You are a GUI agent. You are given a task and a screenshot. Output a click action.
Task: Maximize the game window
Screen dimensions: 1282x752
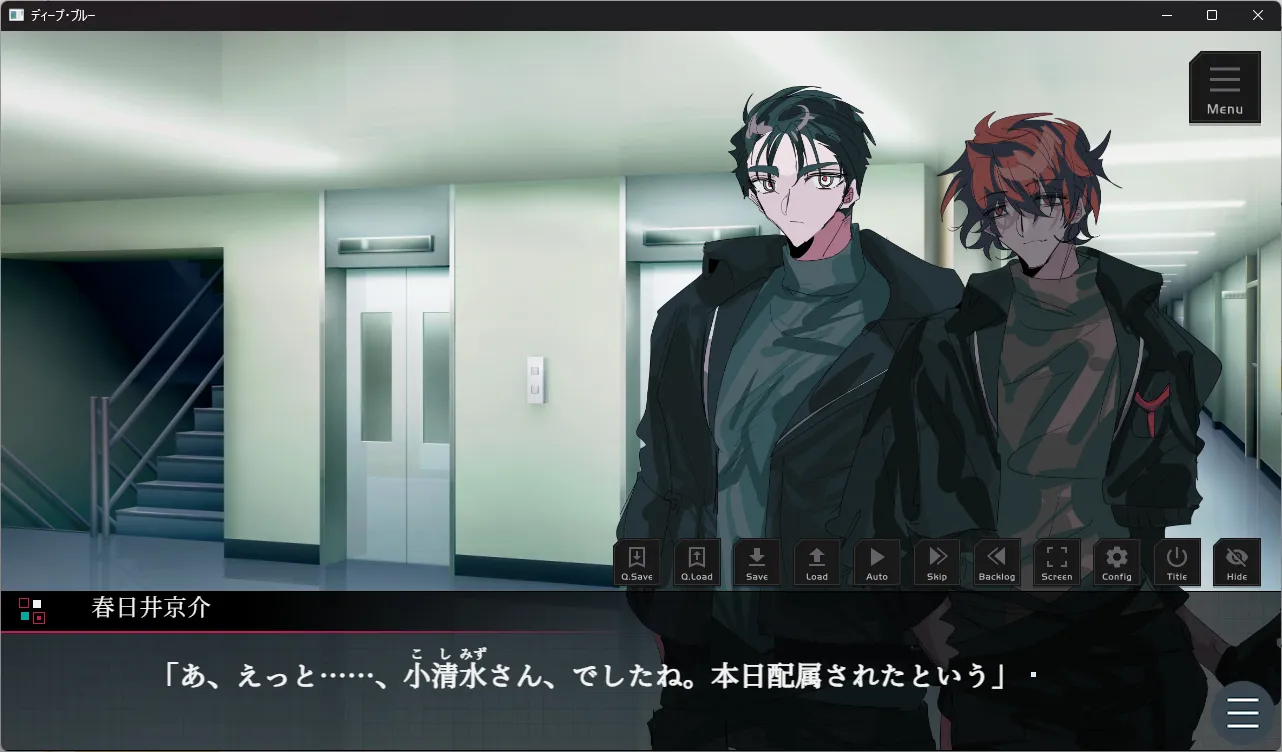click(x=1212, y=15)
